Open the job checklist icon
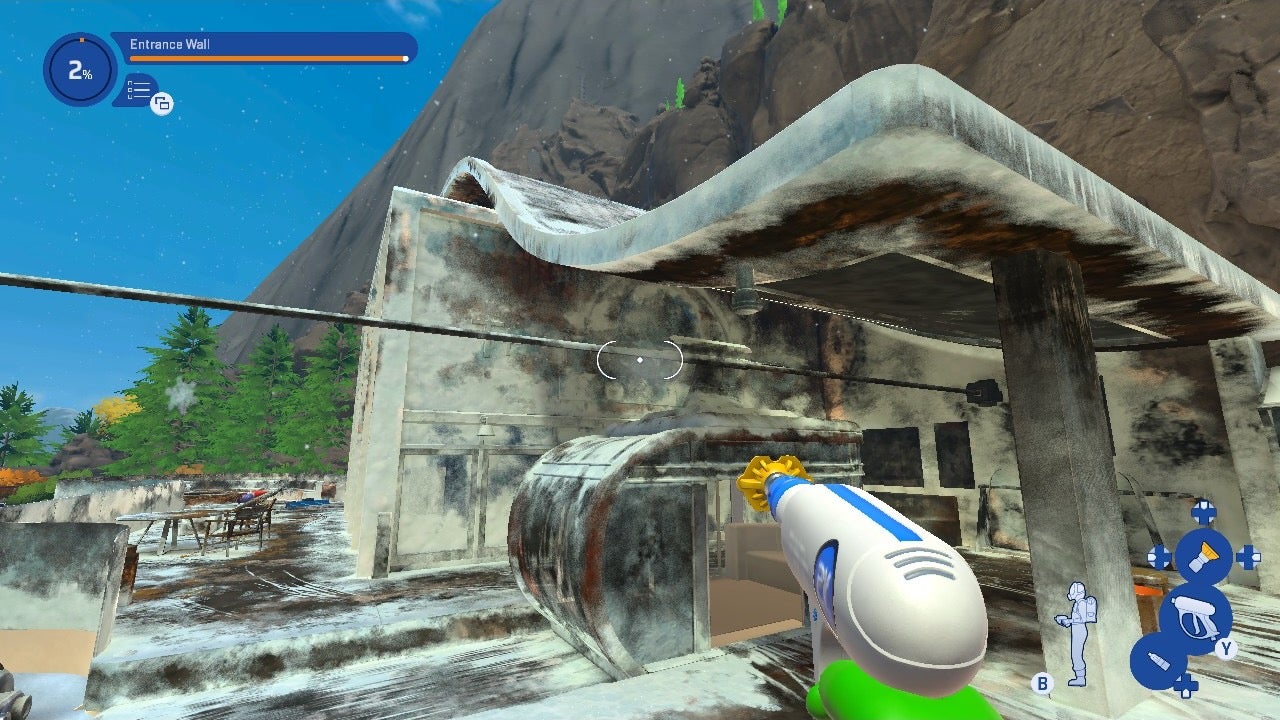Image resolution: width=1280 pixels, height=720 pixels. 139,91
